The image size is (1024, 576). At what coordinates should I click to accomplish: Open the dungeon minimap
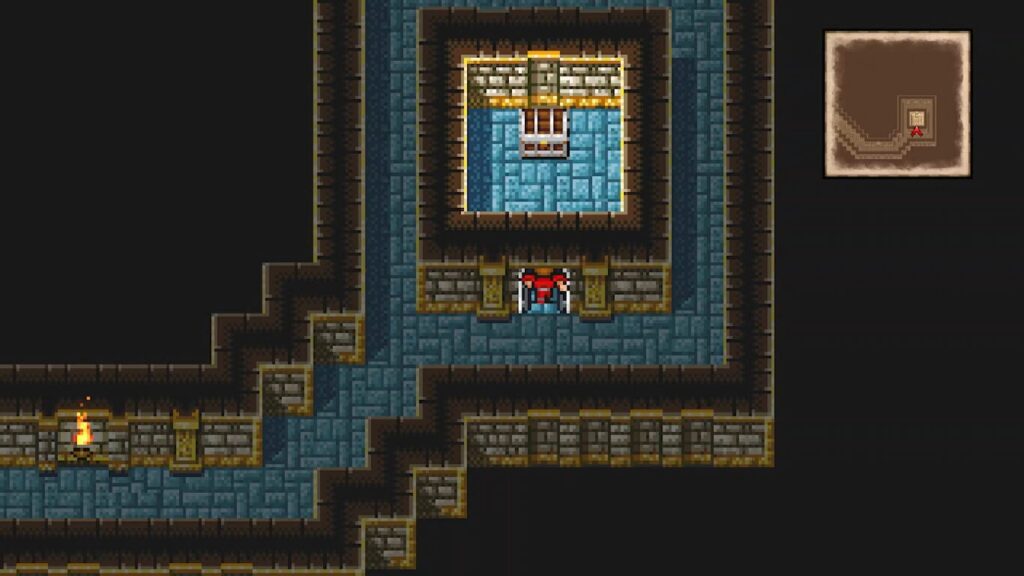(x=897, y=104)
